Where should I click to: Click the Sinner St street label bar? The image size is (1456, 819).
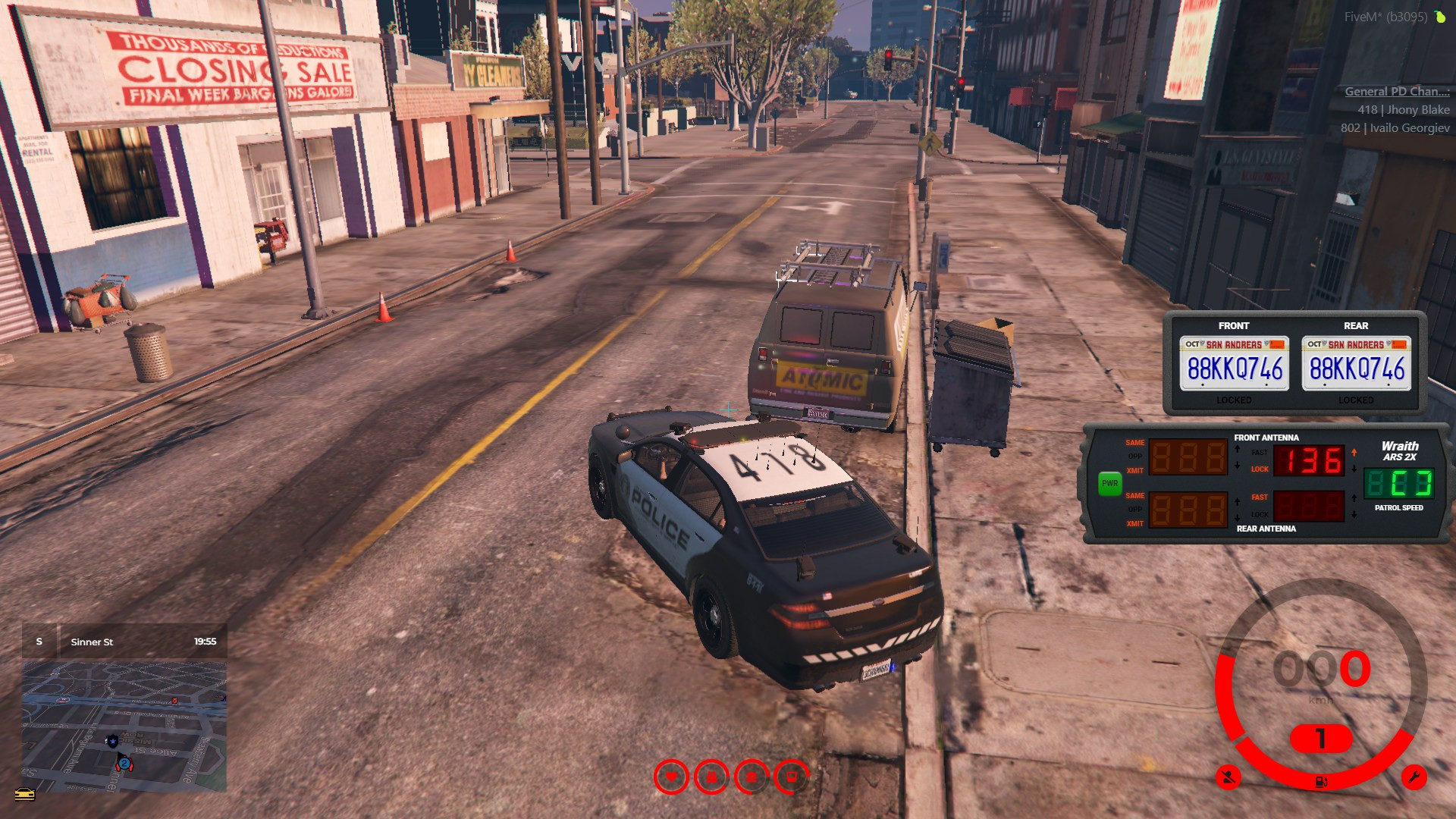click(x=124, y=642)
